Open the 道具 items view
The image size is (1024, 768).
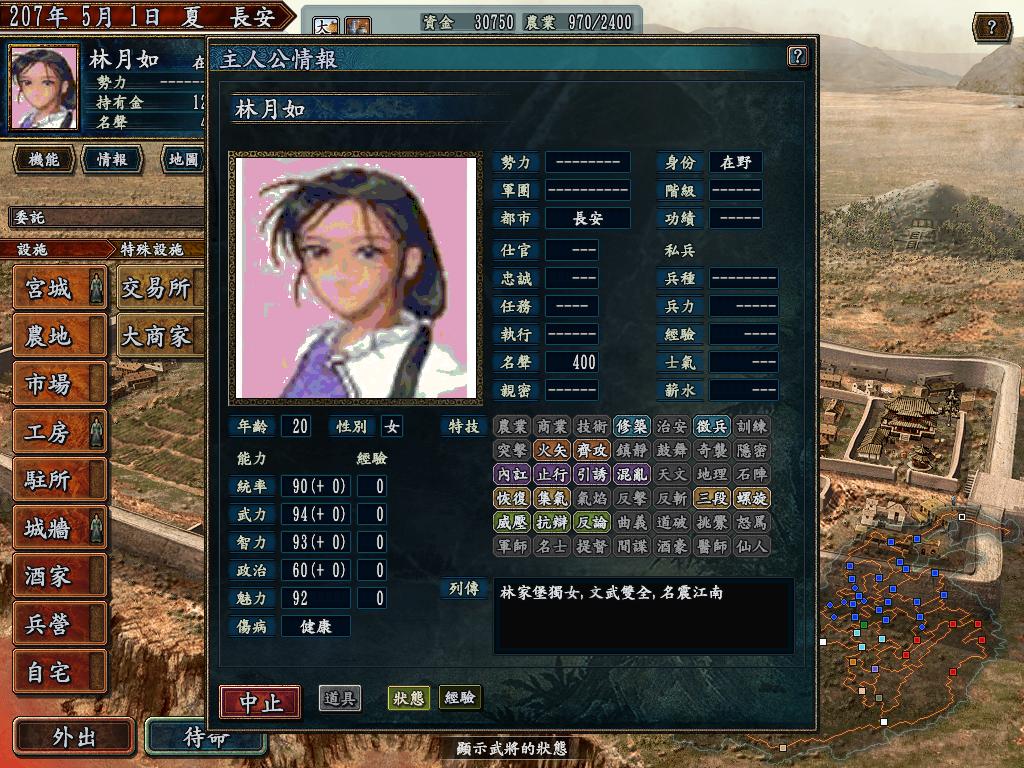(x=340, y=698)
